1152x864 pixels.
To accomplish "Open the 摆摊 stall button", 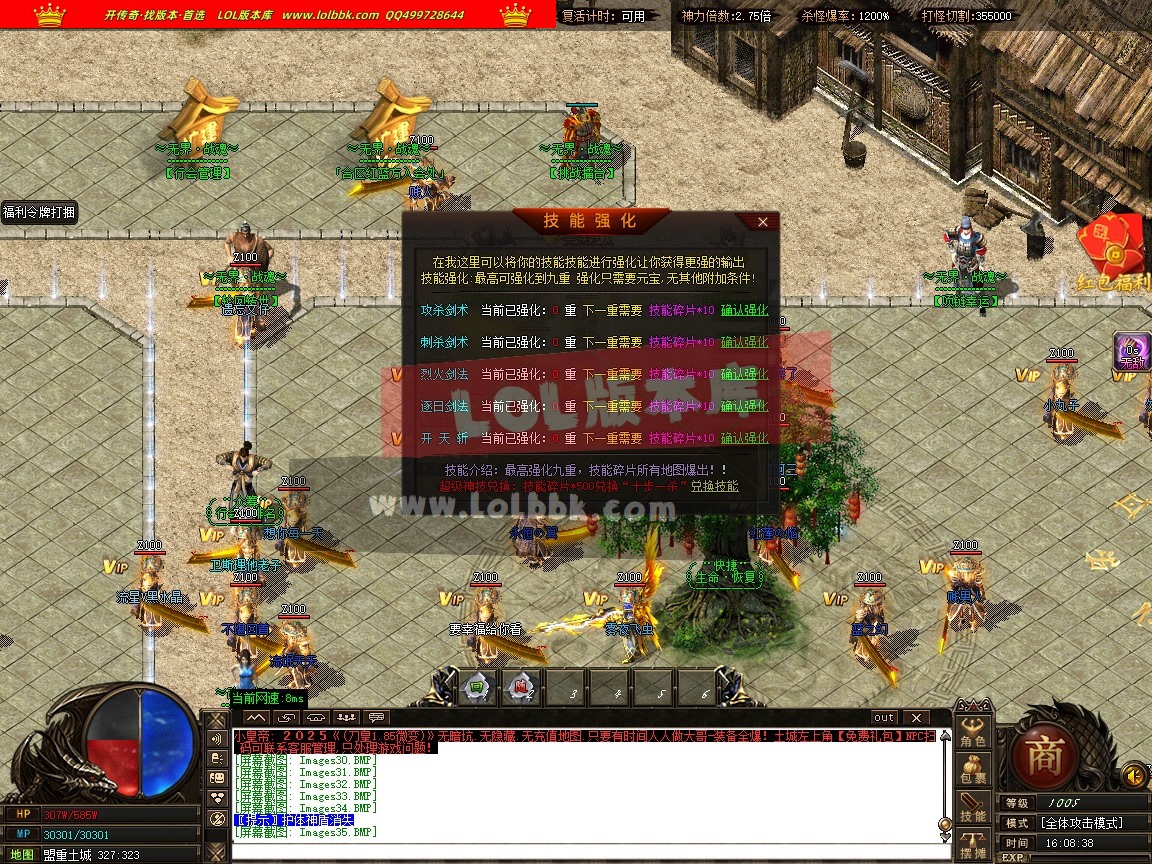I will [973, 846].
